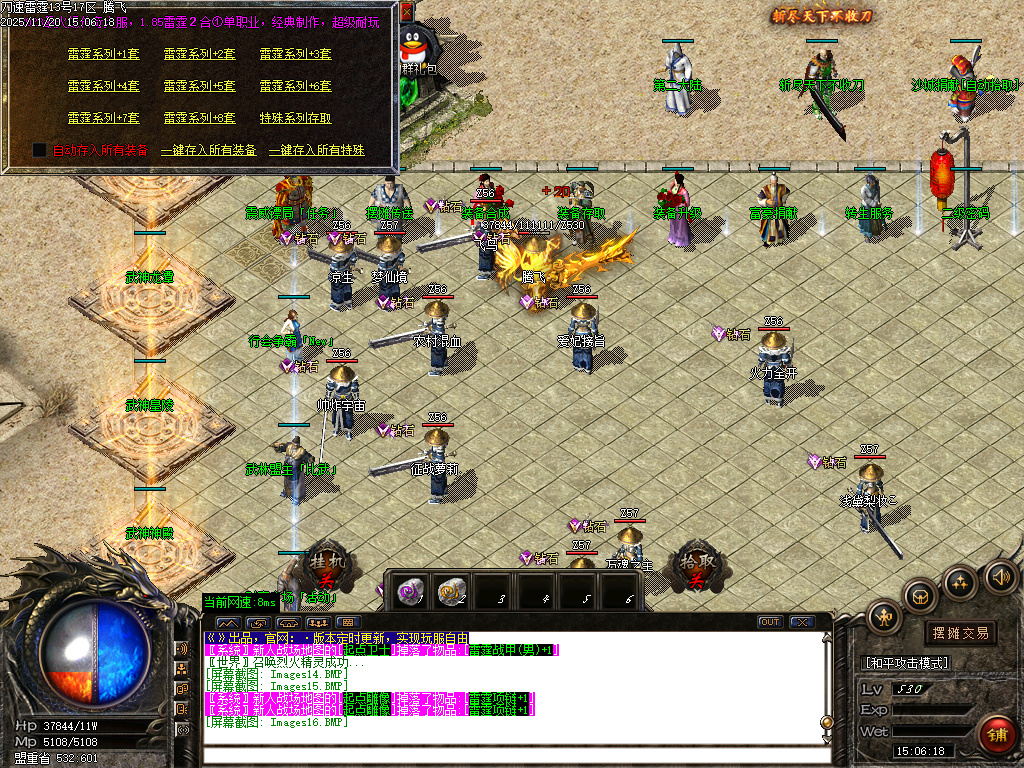The image size is (1024, 768).
Task: Choose the 雷霆系列+6套 option
Action: [296, 86]
